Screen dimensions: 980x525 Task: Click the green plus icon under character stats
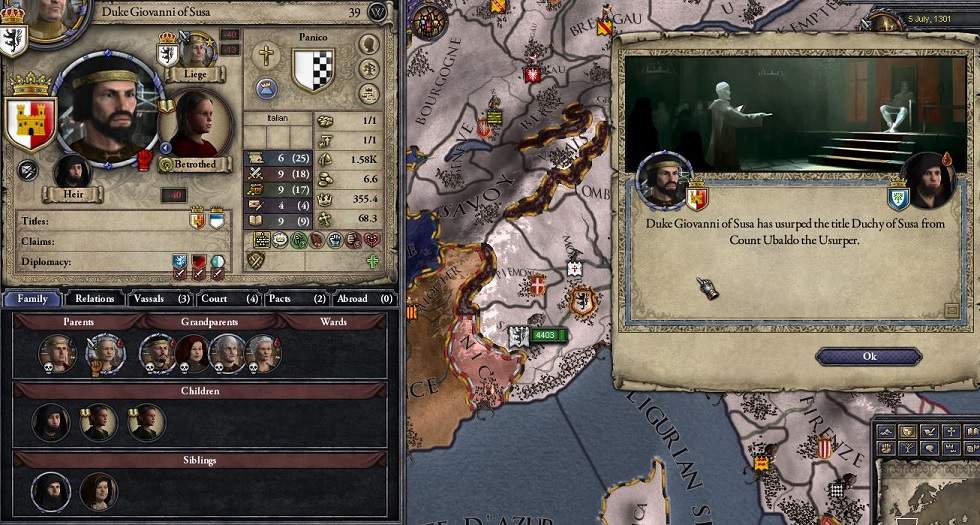(373, 261)
